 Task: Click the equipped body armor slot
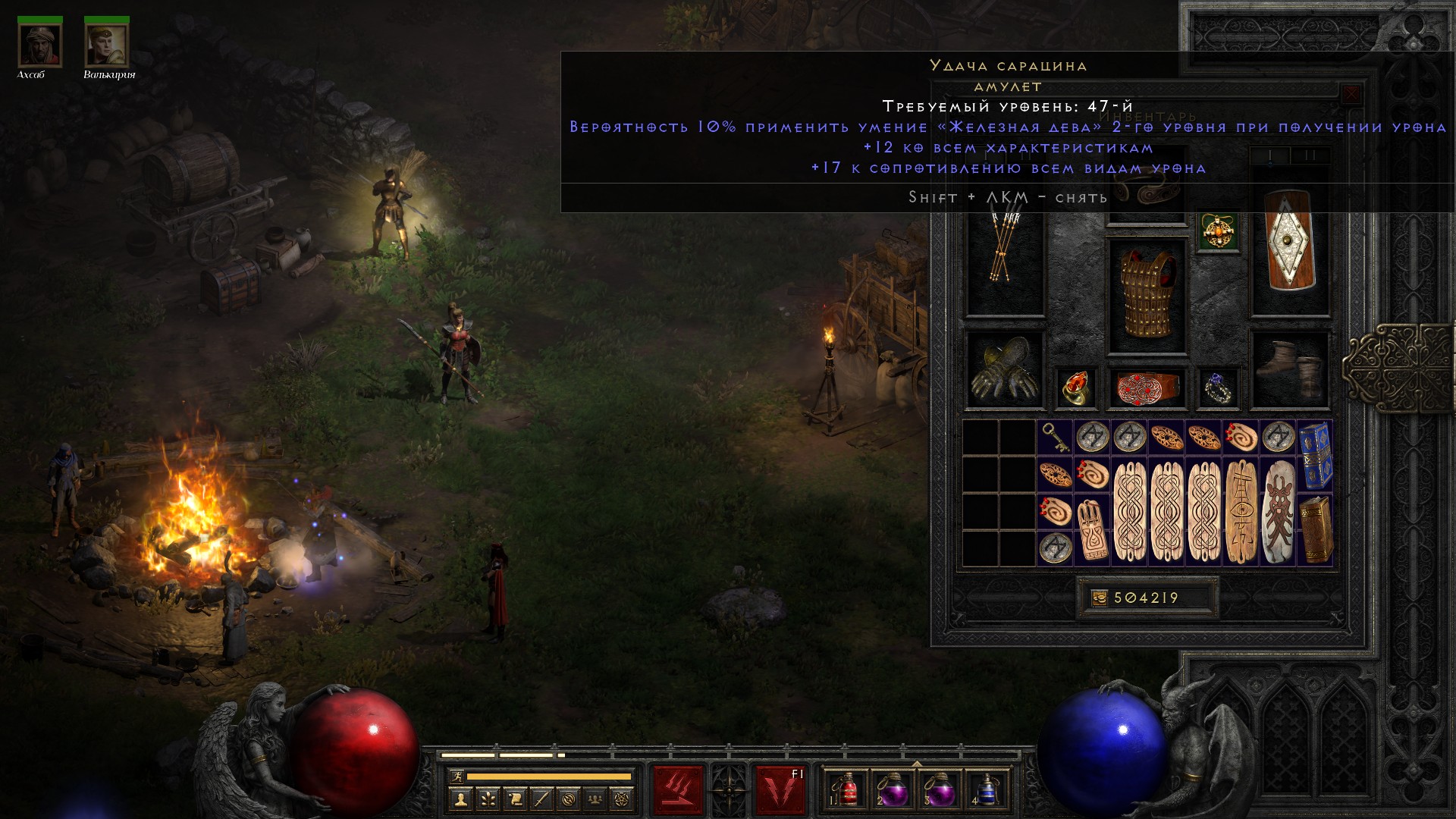pos(1147,296)
